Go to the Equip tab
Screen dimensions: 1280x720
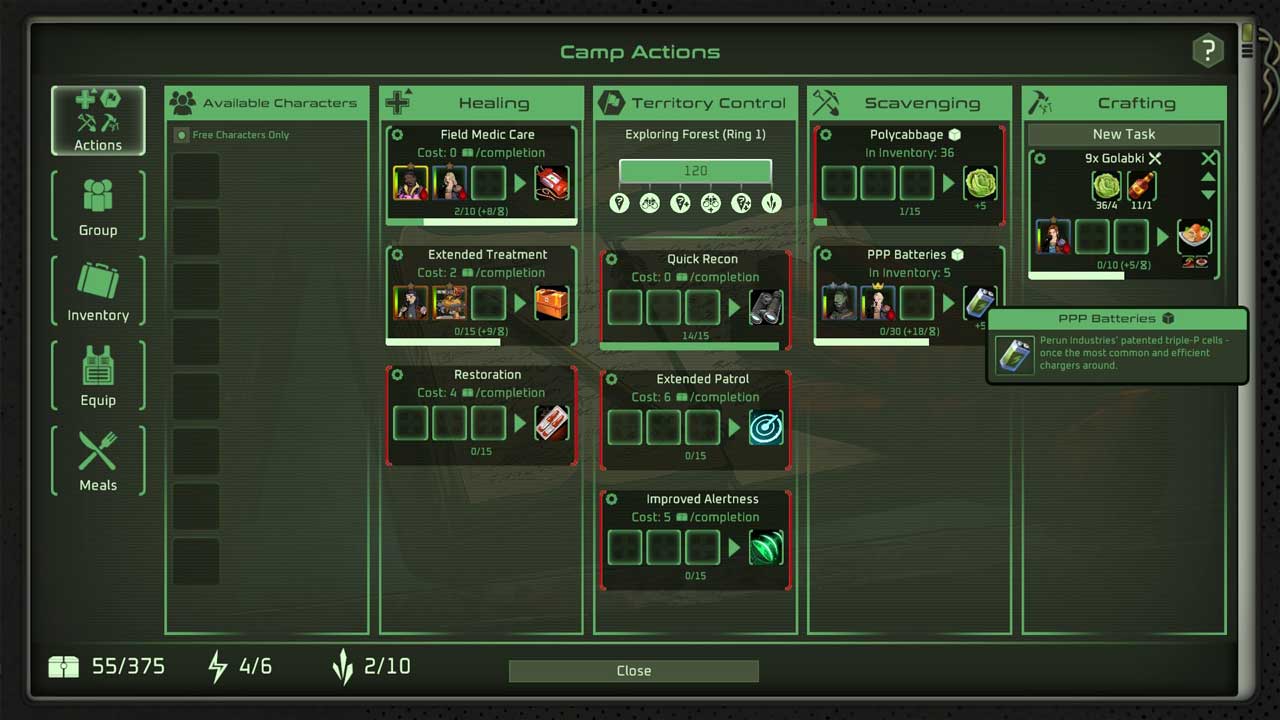click(x=98, y=375)
